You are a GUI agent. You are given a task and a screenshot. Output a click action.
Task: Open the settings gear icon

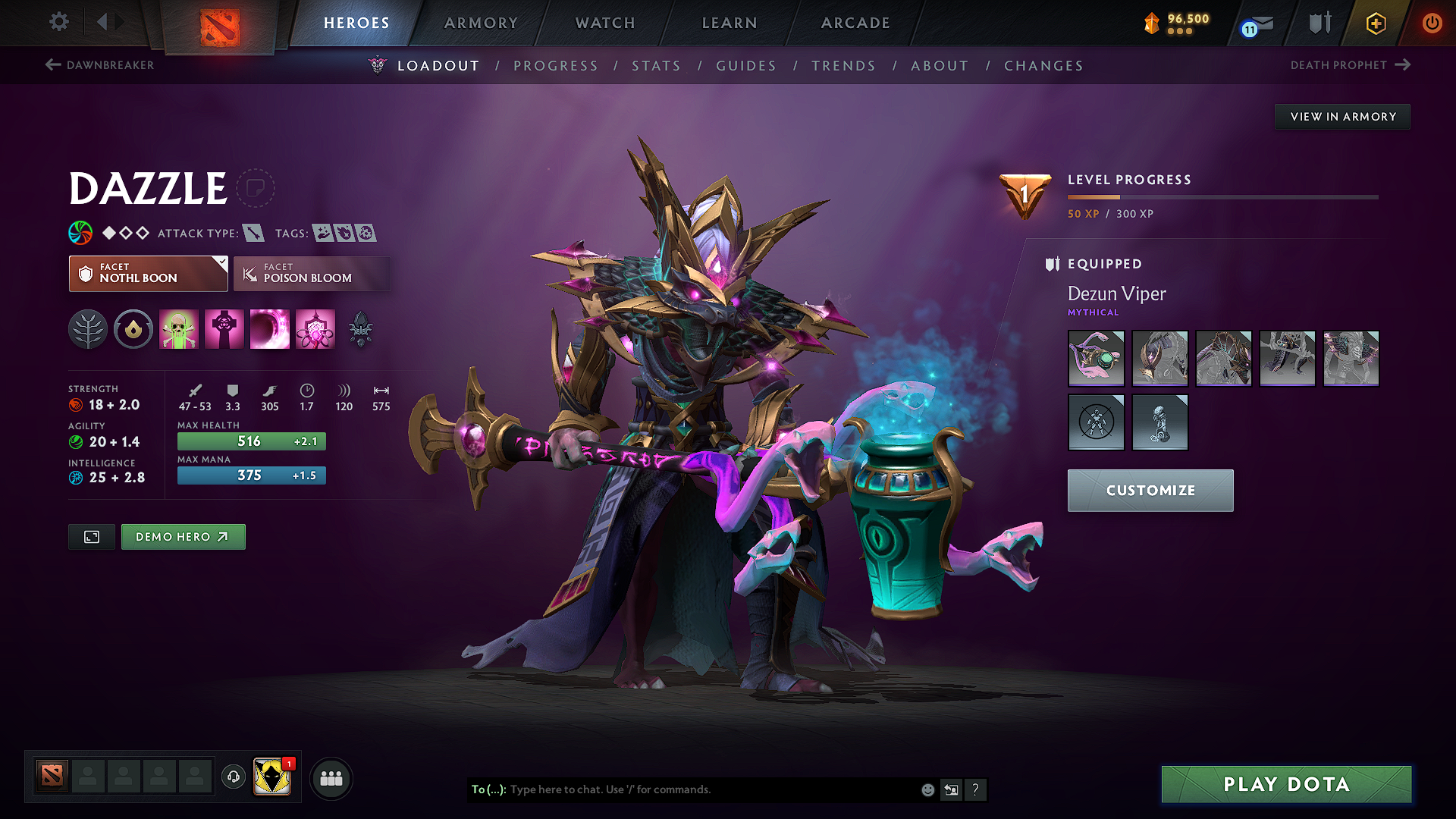point(58,22)
